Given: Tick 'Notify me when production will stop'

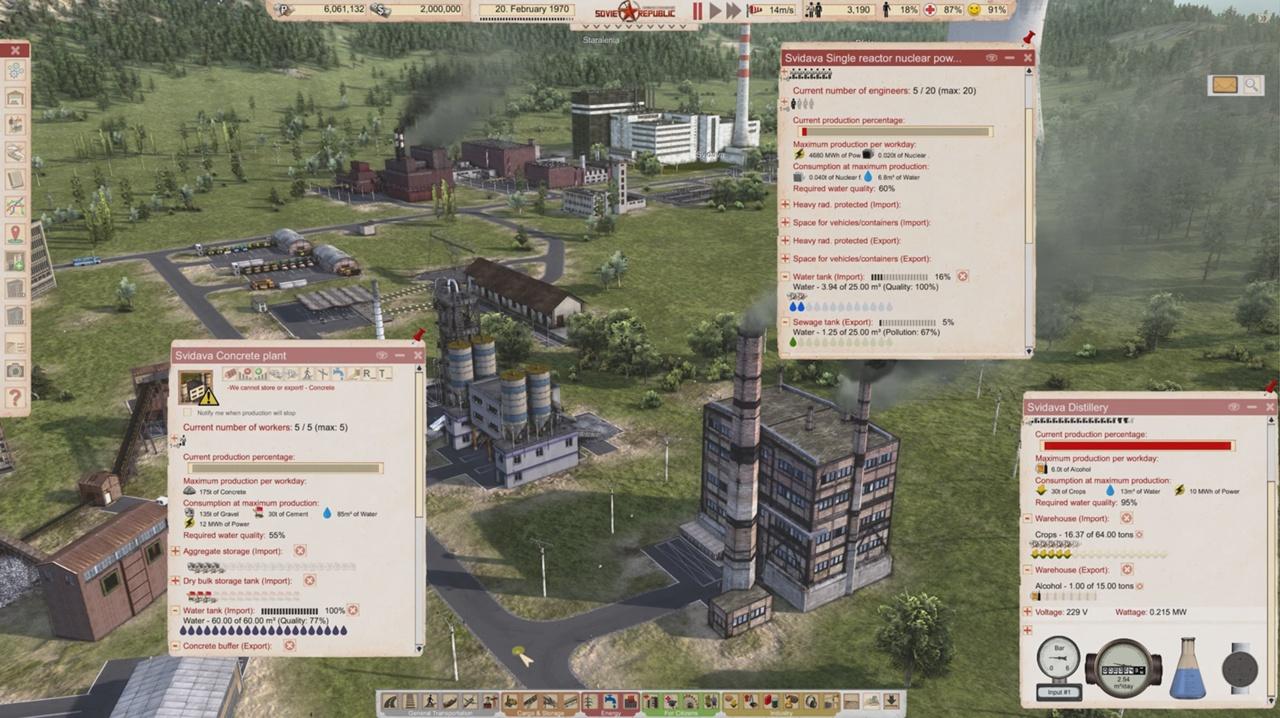Looking at the screenshot, I should 188,412.
